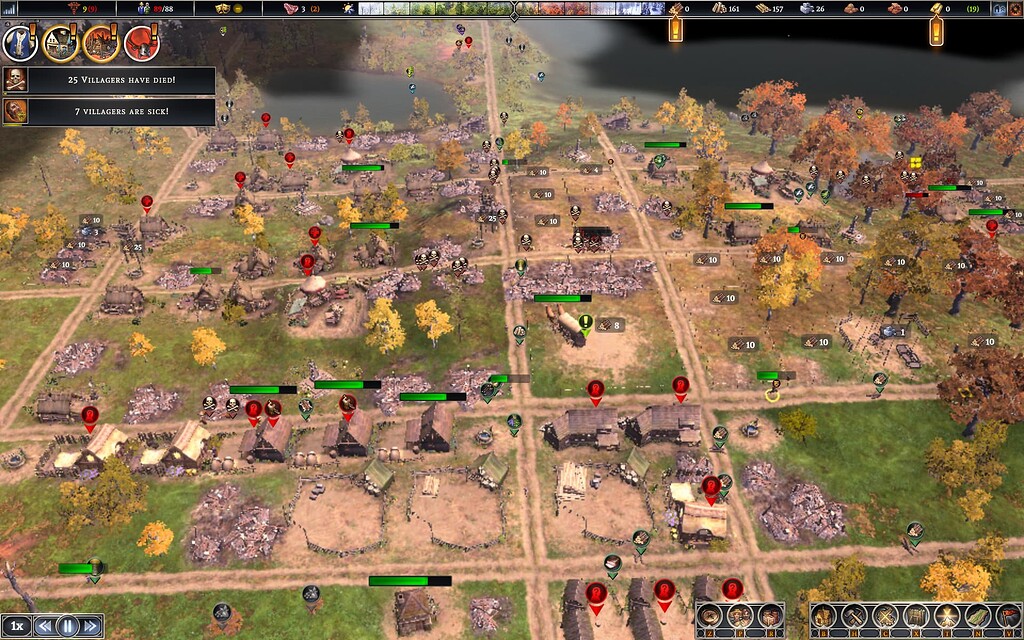Pause the game speed
Screen dimensions: 1024x640
click(x=67, y=626)
